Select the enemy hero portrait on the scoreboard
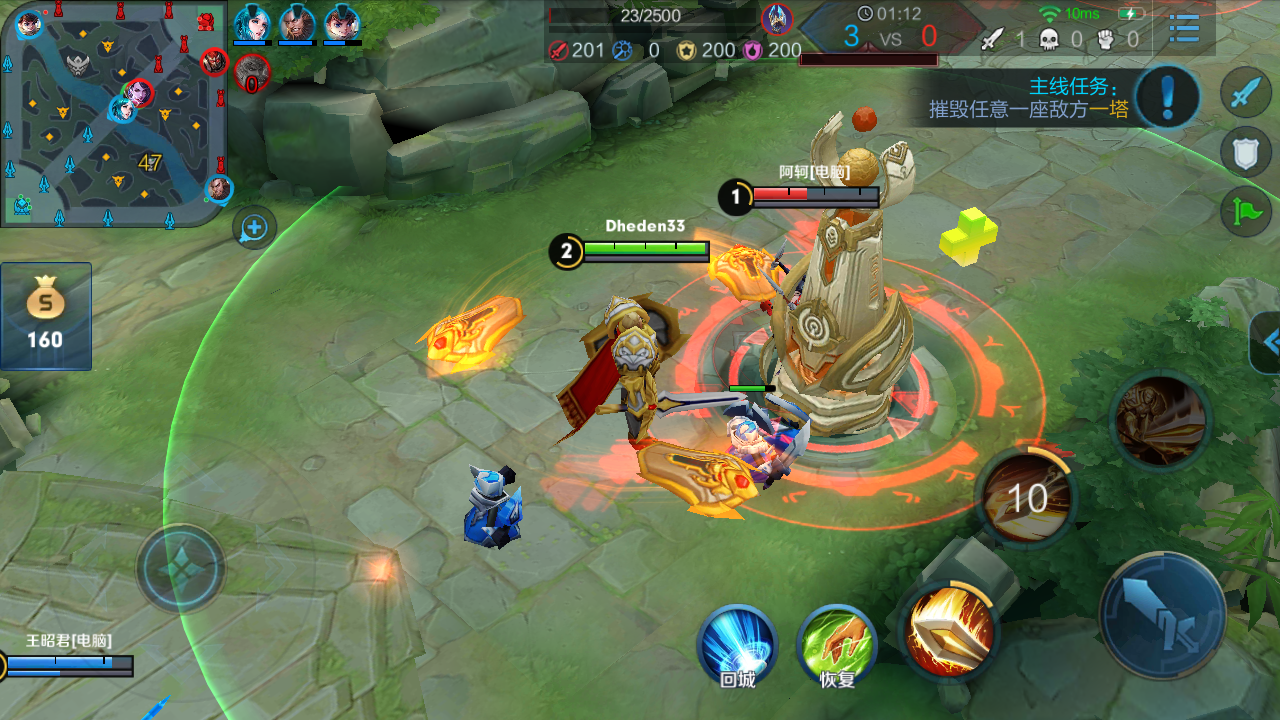1280x720 pixels. click(777, 18)
